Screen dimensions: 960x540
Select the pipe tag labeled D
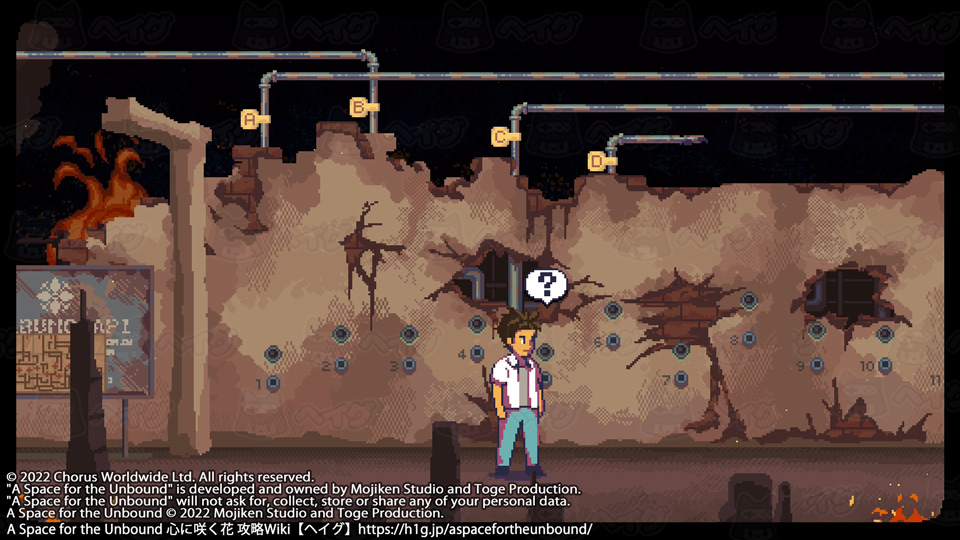(598, 160)
